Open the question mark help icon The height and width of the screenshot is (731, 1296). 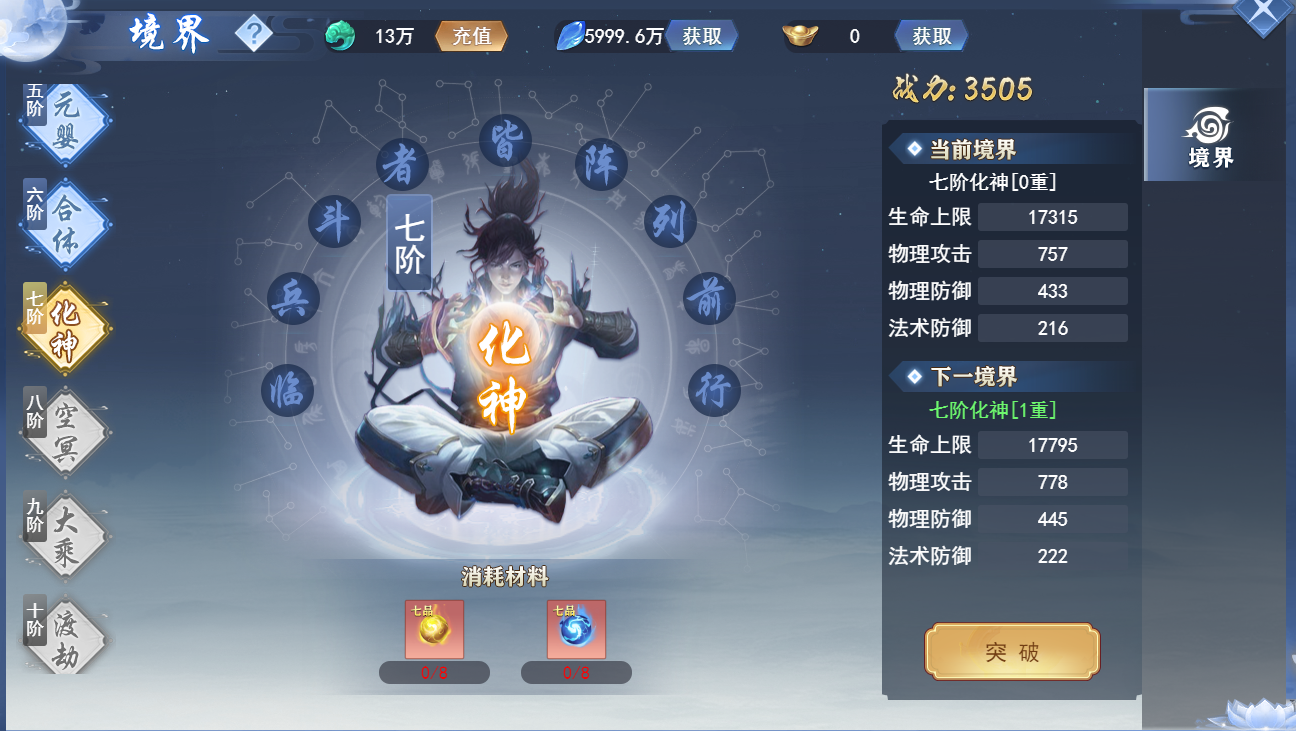[254, 36]
